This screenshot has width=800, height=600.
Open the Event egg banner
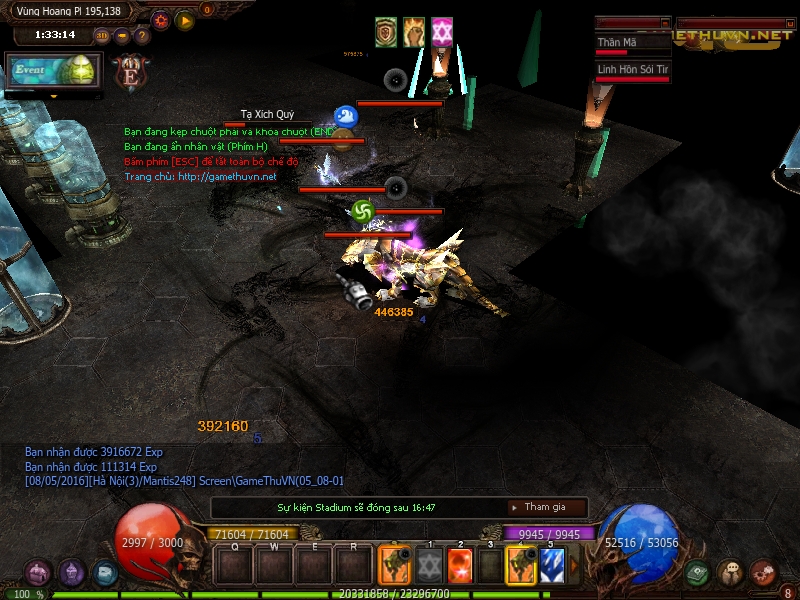tap(53, 71)
